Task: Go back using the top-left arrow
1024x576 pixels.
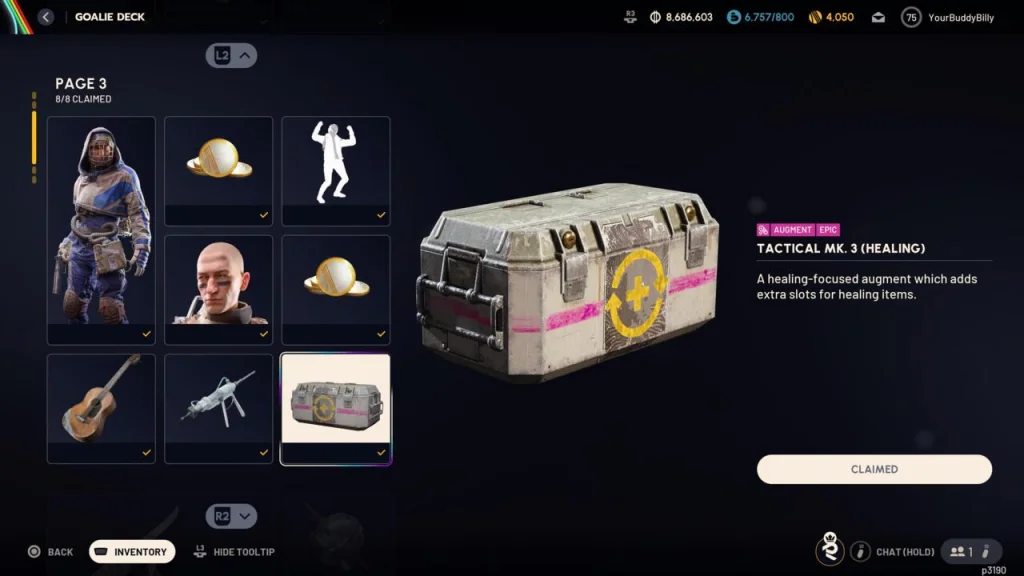Action: pyautogui.click(x=46, y=17)
